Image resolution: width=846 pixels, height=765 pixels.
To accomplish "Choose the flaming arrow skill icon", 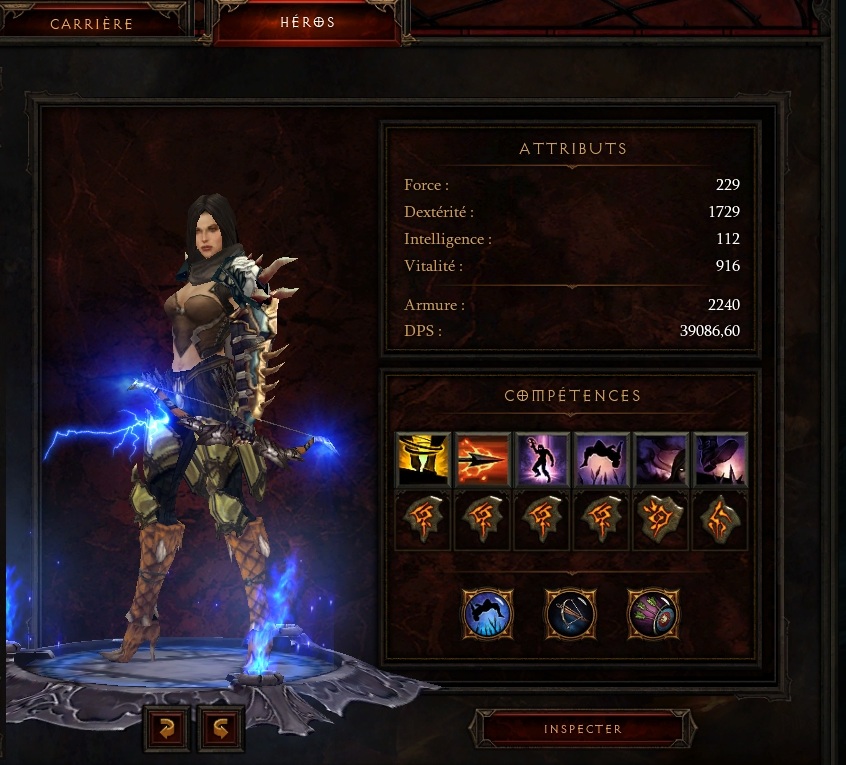I will coord(482,459).
